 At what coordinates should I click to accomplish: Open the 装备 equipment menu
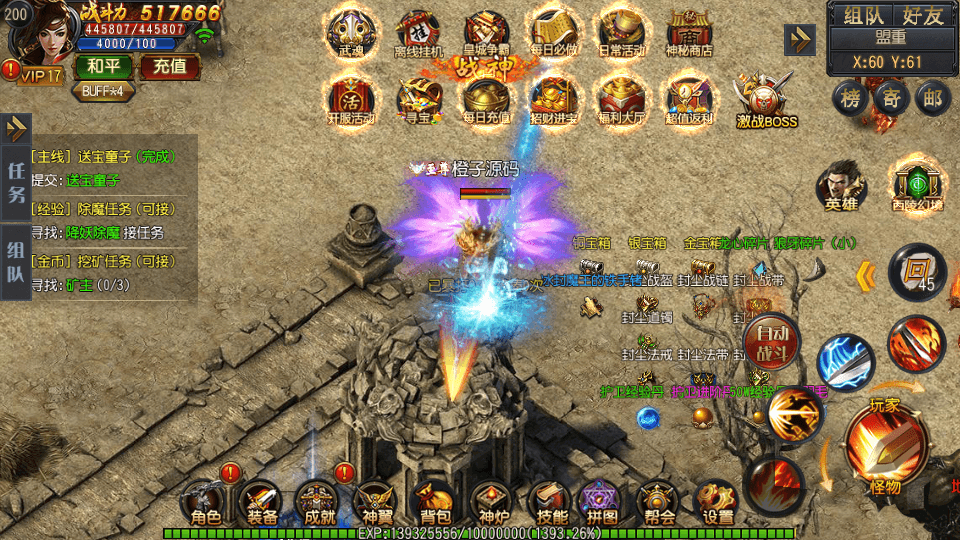262,503
